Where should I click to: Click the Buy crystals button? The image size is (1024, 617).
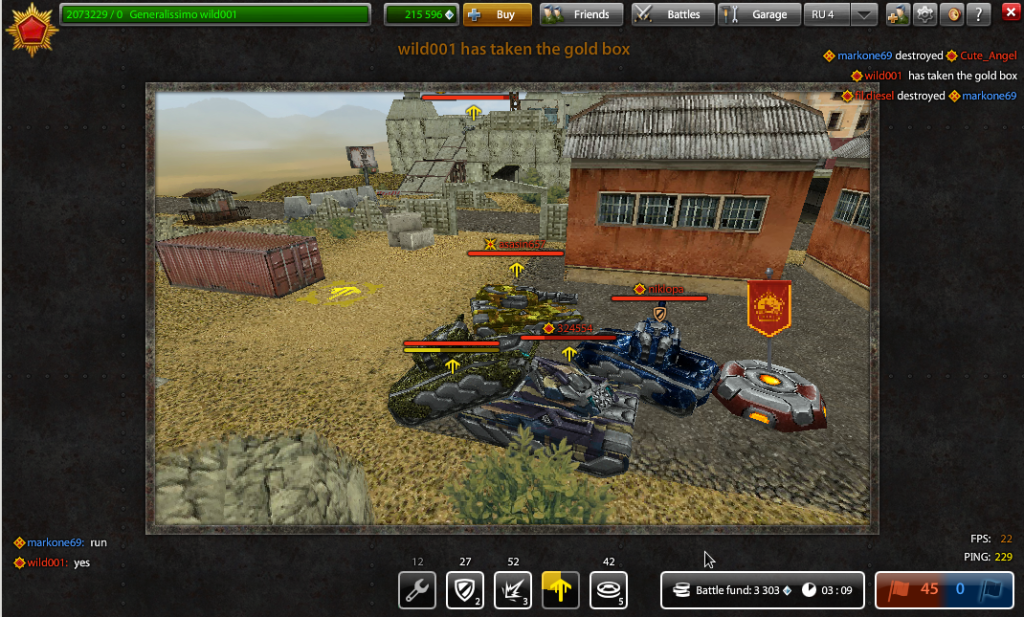(497, 15)
